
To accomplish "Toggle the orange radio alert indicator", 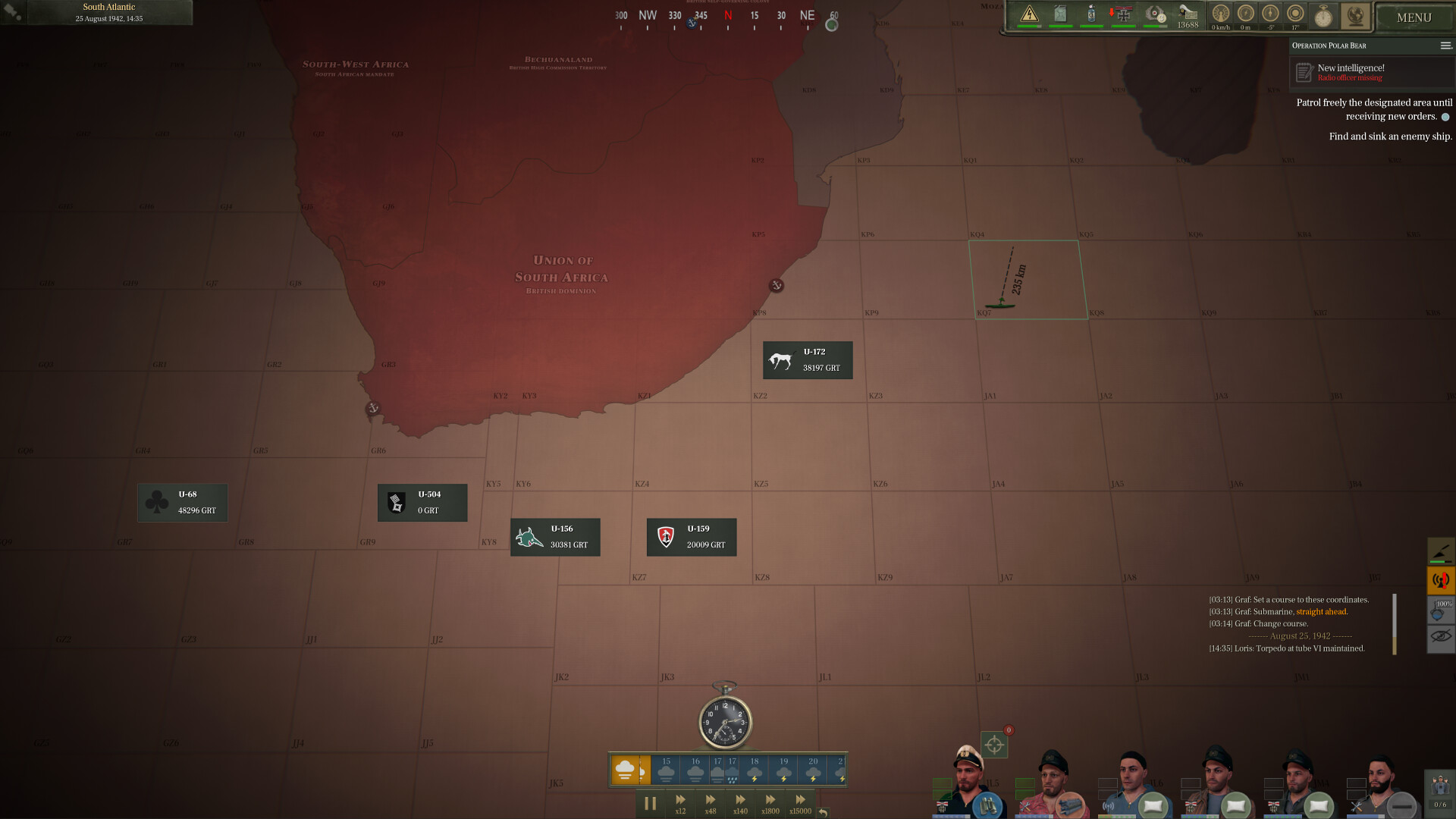I will 1440,580.
